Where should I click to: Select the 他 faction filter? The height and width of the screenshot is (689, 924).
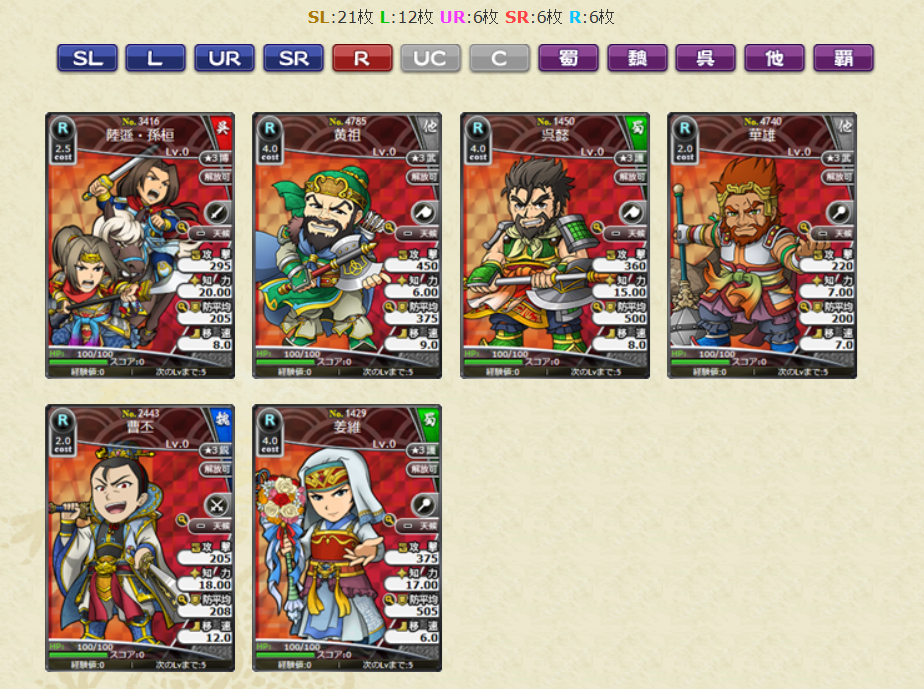click(774, 58)
